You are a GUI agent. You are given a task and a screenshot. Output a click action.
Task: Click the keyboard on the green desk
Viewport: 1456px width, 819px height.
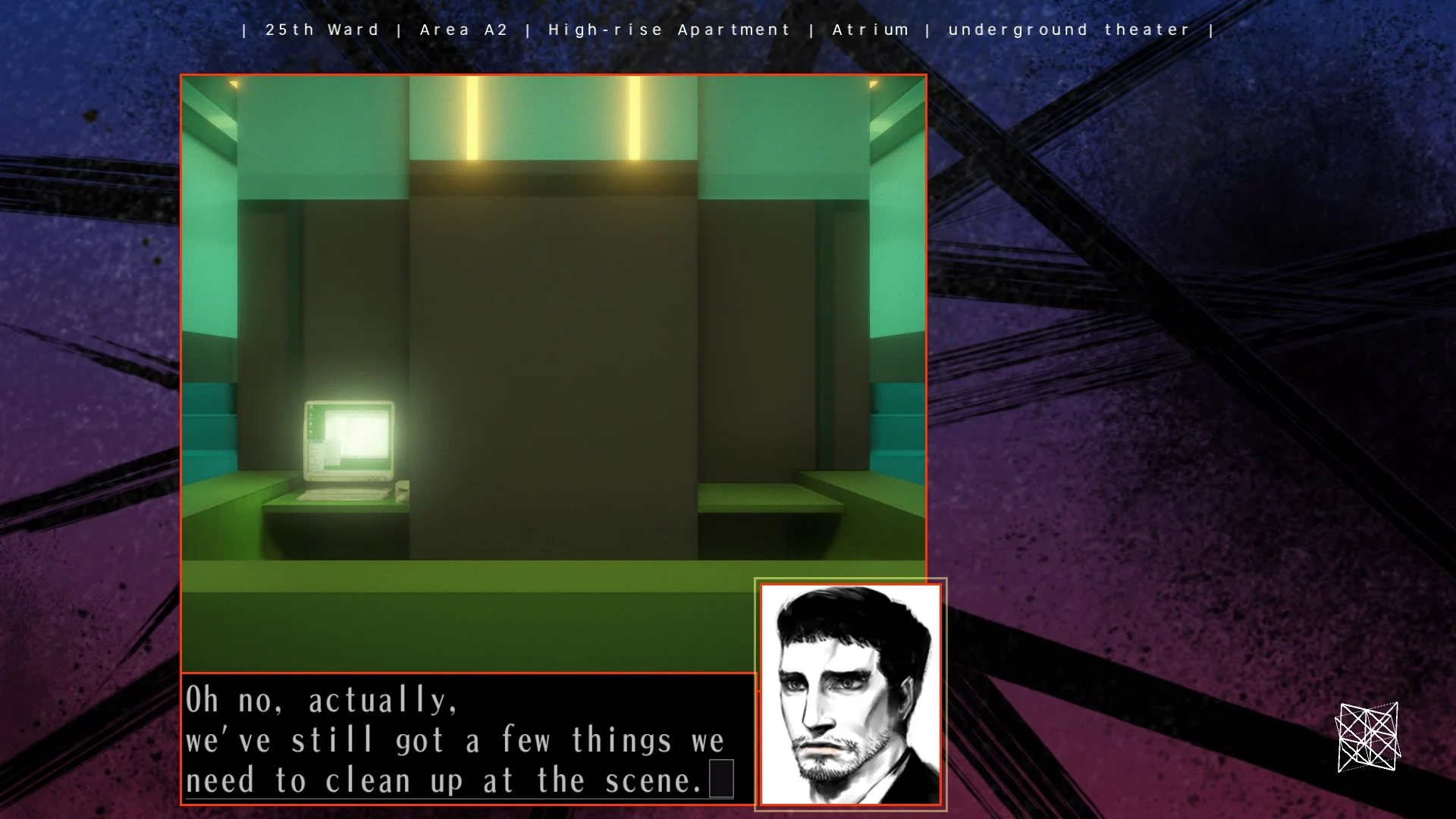point(344,494)
